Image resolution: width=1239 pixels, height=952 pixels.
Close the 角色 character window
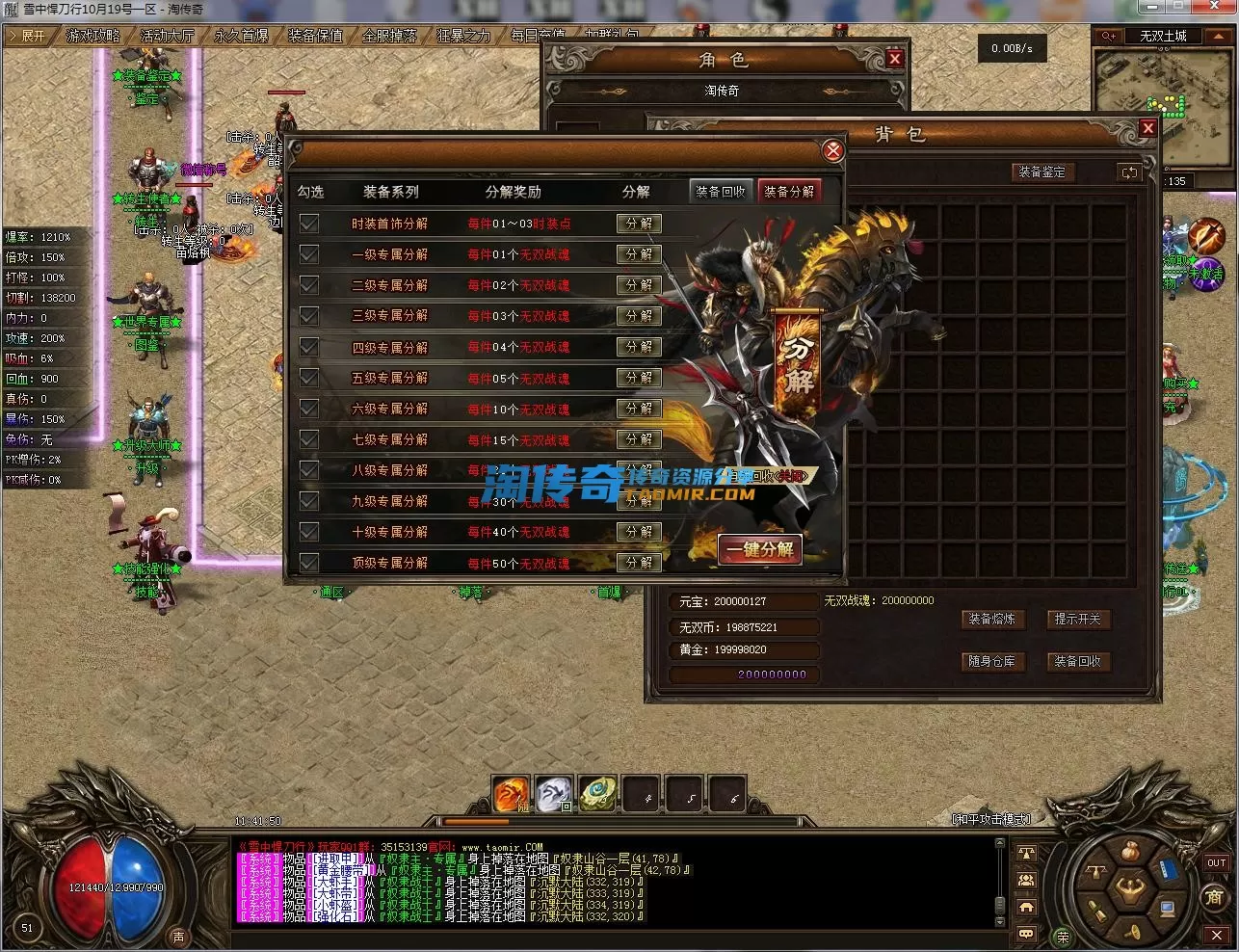[895, 59]
